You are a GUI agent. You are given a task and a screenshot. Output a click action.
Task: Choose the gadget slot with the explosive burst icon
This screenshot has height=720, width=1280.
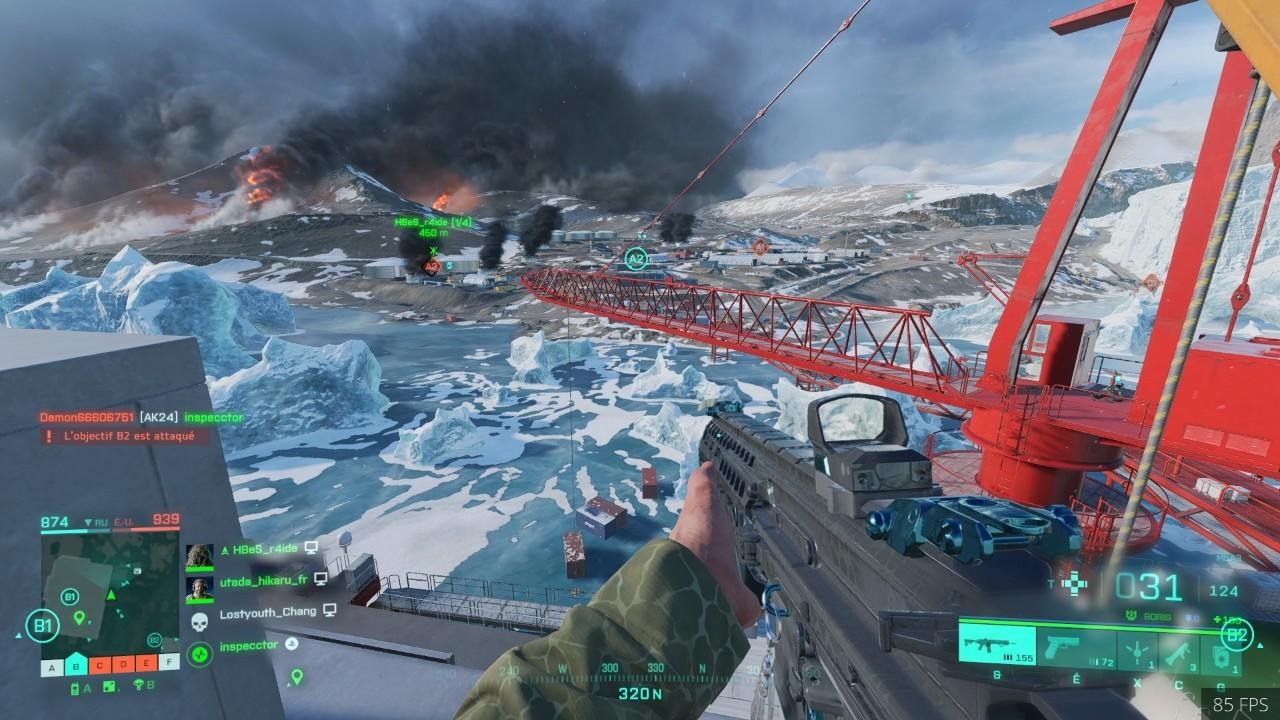point(1137,651)
